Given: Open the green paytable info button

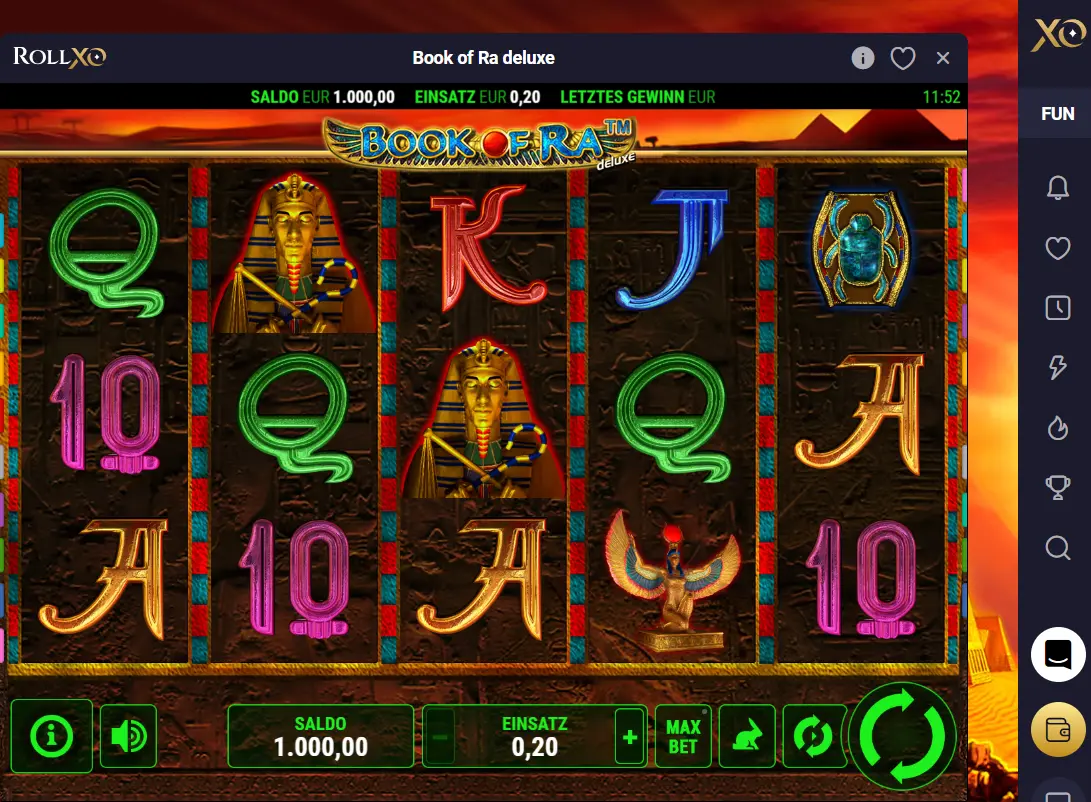Looking at the screenshot, I should (x=52, y=737).
